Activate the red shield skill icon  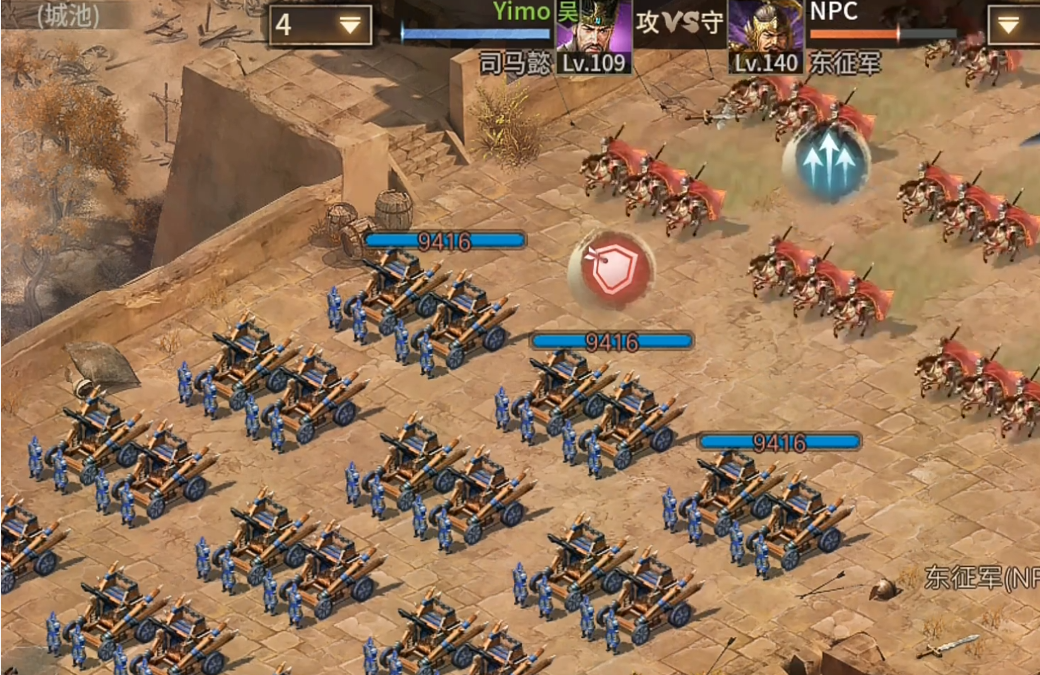point(611,268)
